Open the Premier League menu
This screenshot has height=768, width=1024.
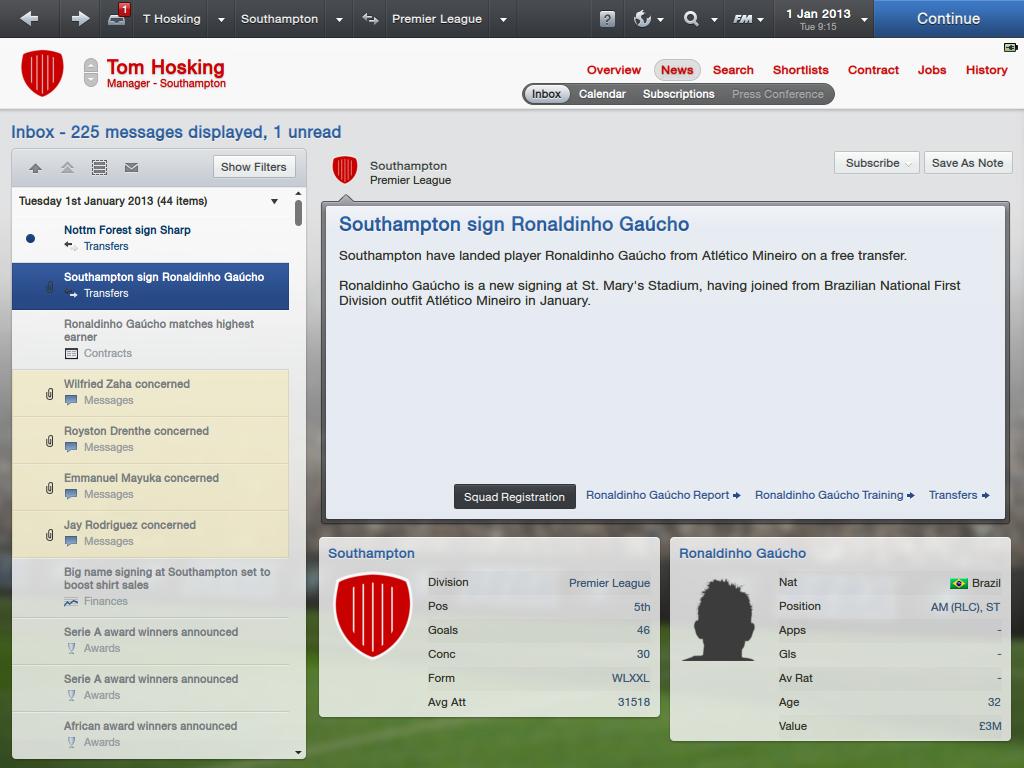(x=437, y=18)
